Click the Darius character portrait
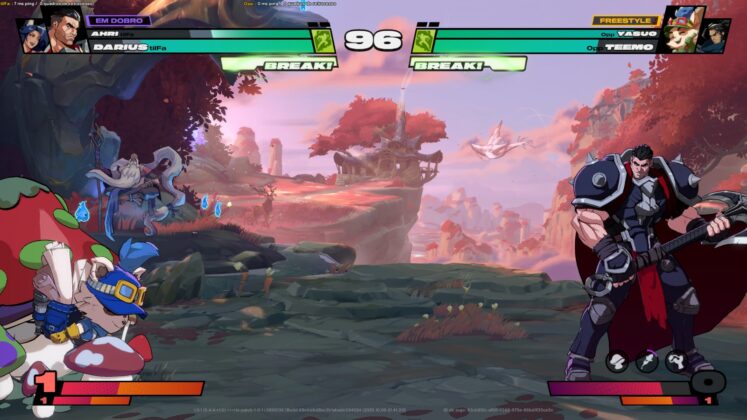 pos(64,30)
